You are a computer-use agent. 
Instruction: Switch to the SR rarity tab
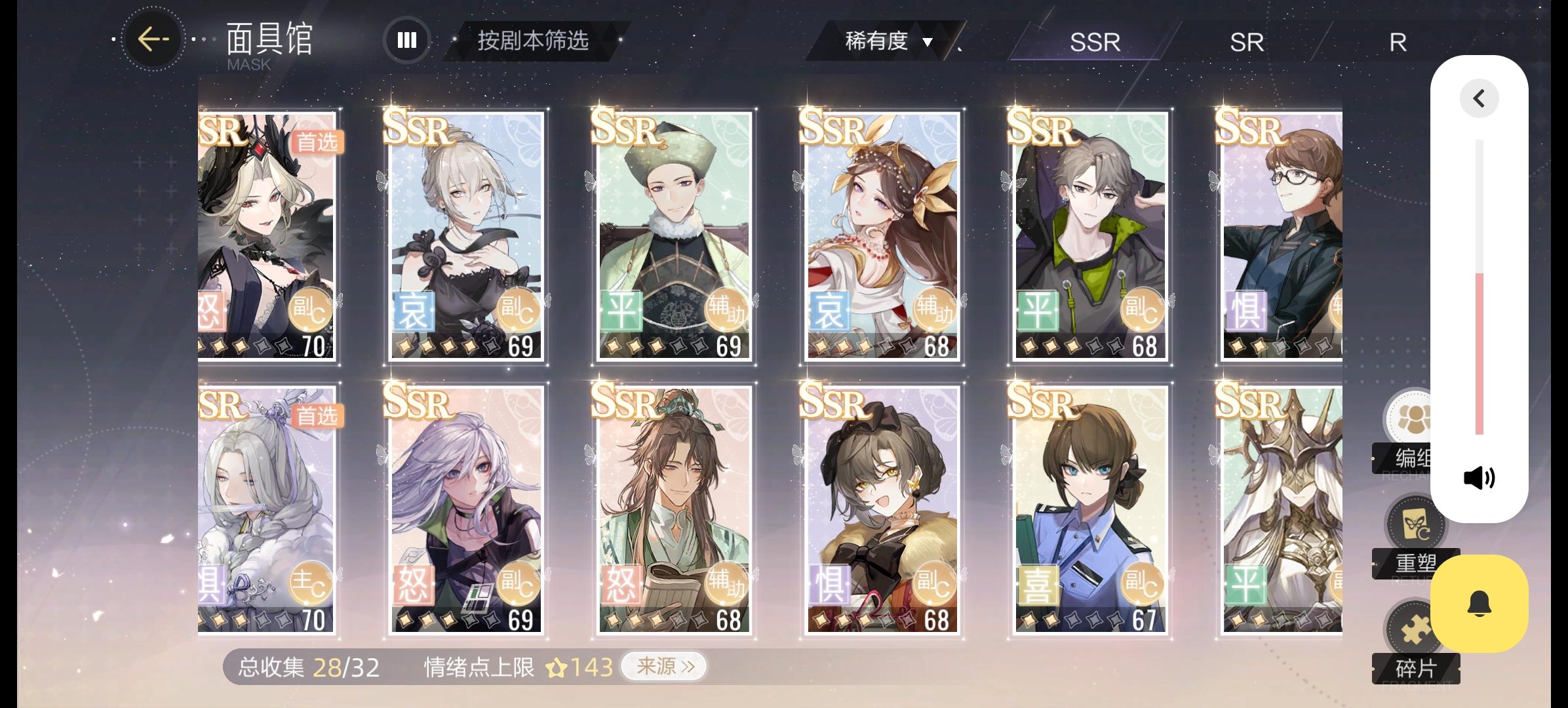[1246, 42]
